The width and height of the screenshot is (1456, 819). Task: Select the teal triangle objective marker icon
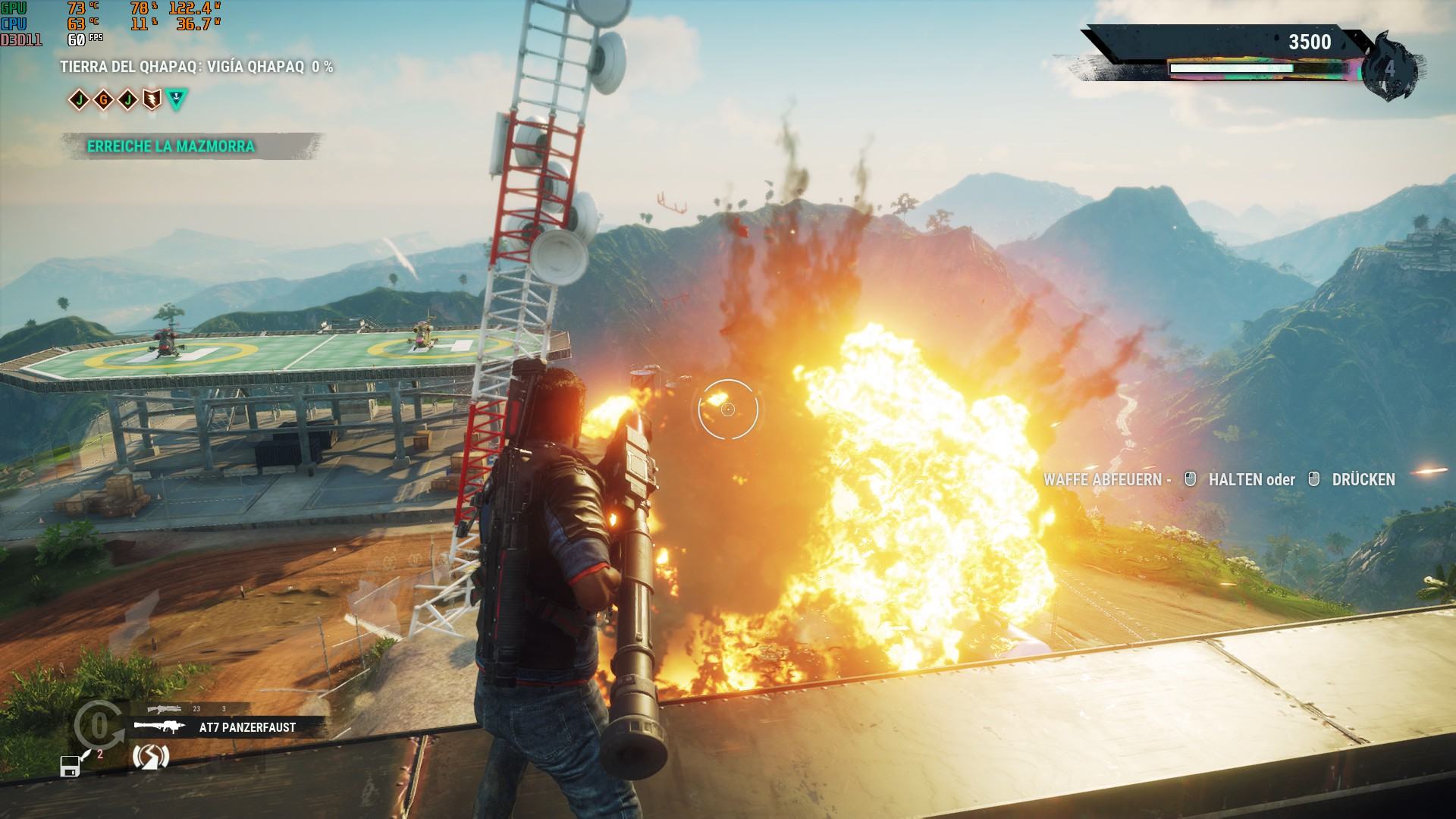click(176, 99)
